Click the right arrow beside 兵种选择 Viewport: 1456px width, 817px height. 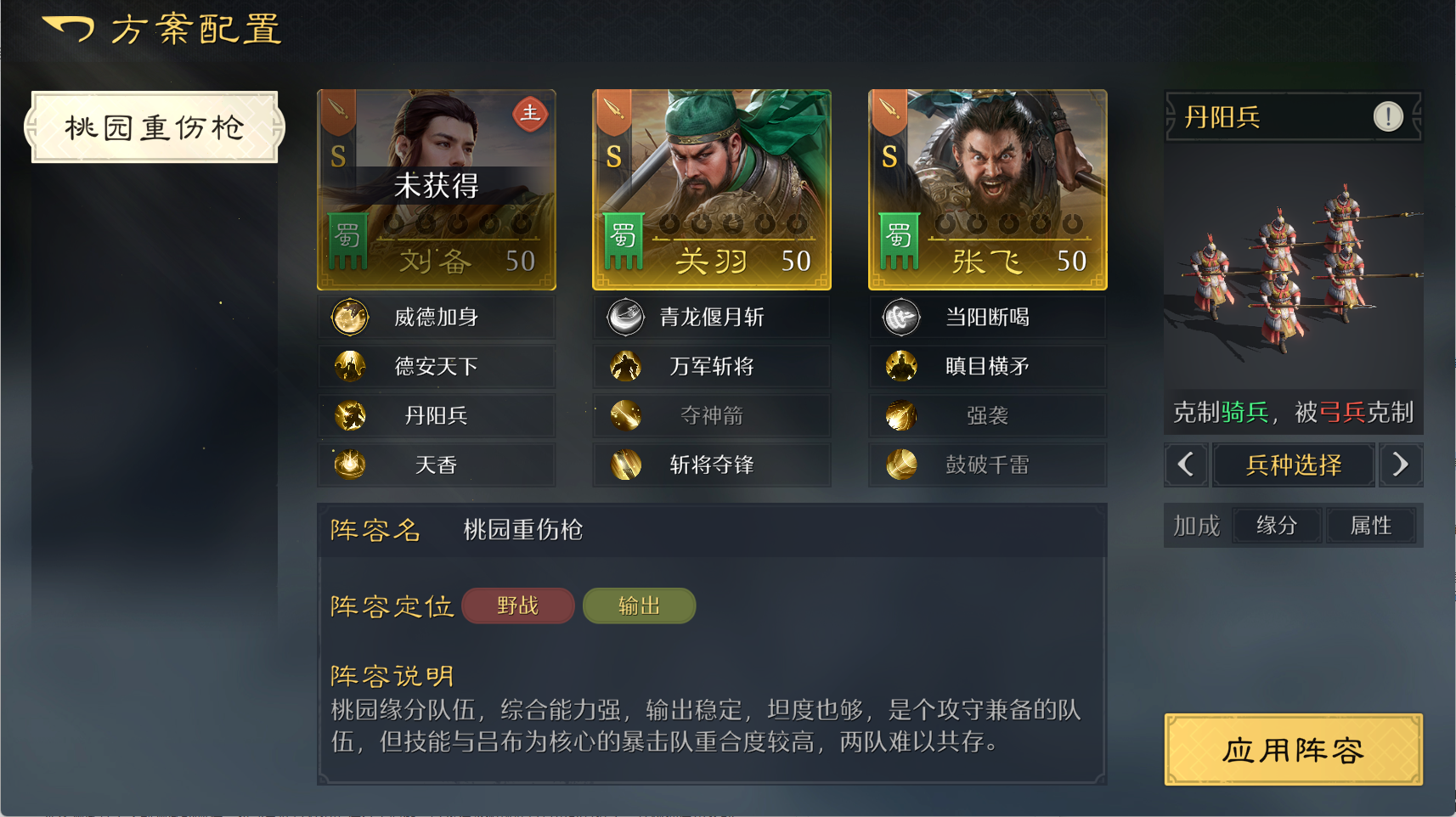[x=1402, y=465]
